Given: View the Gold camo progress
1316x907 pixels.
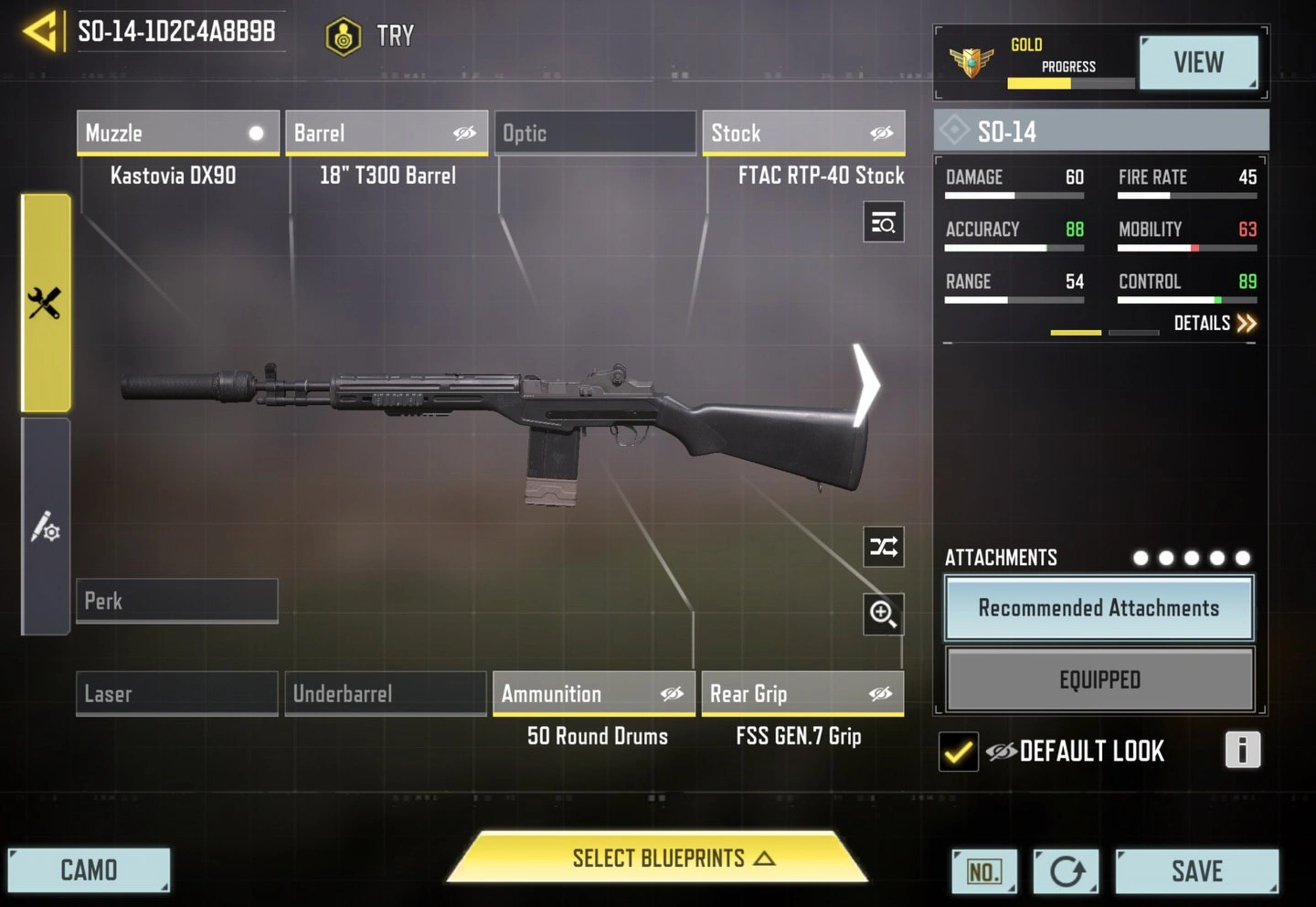Looking at the screenshot, I should [1198, 62].
